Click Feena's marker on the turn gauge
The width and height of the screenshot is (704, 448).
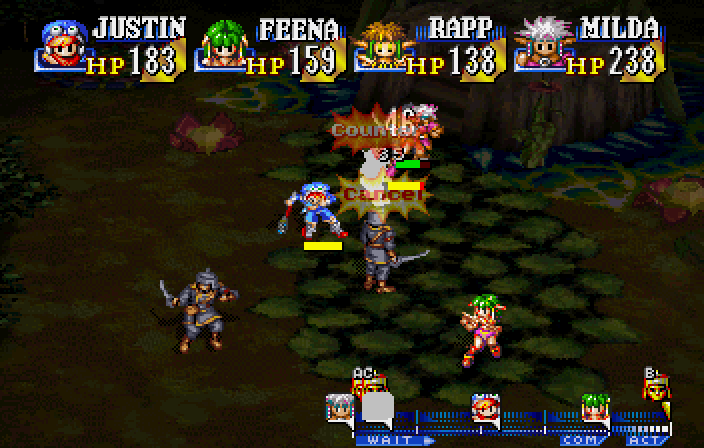pyautogui.click(x=596, y=407)
